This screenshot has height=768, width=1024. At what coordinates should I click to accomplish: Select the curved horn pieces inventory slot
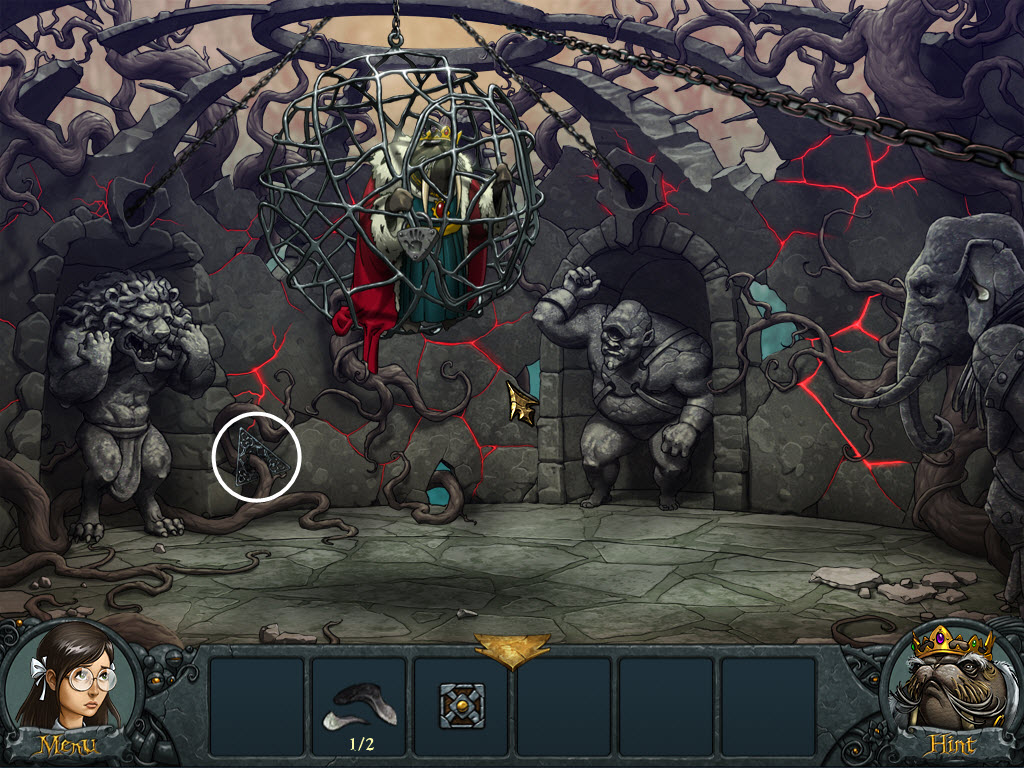coord(358,705)
